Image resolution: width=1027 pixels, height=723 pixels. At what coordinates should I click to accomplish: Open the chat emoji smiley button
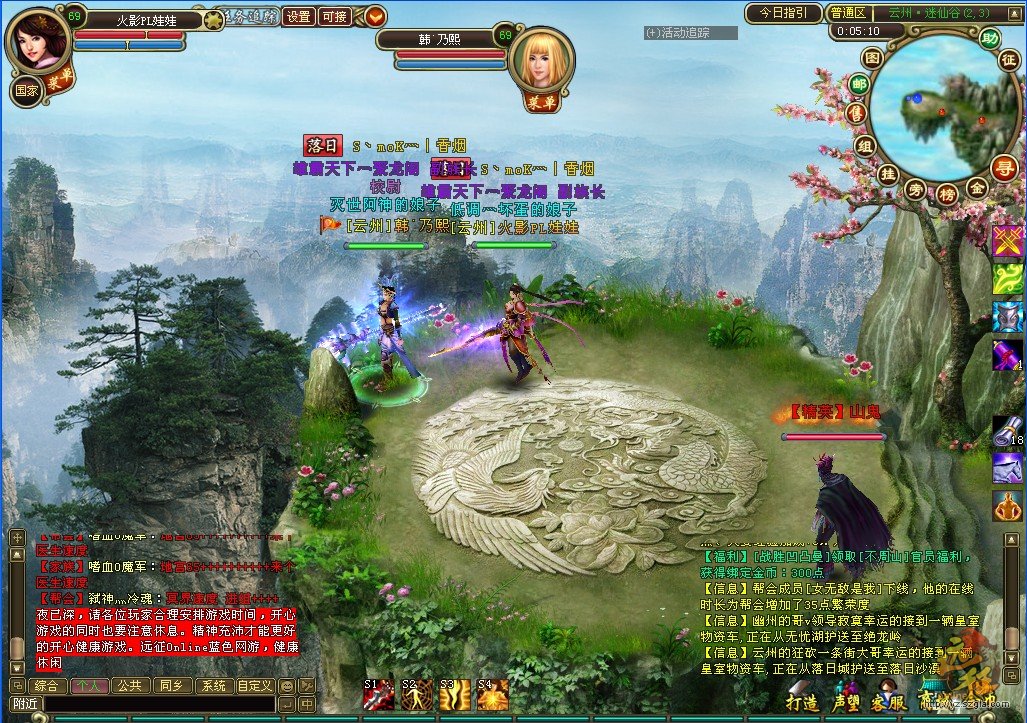[286, 686]
